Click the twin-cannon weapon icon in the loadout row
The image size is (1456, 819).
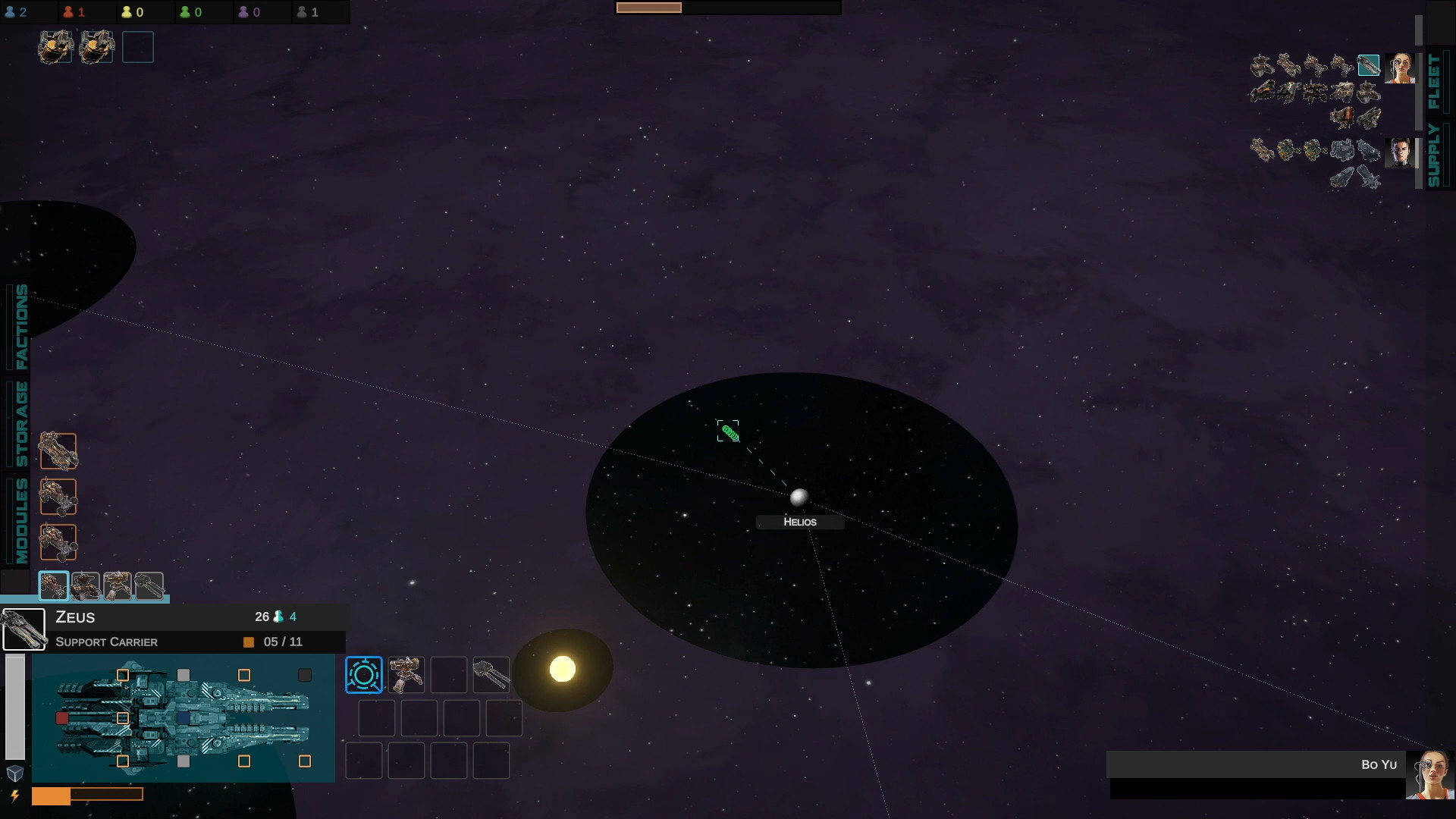[x=491, y=674]
